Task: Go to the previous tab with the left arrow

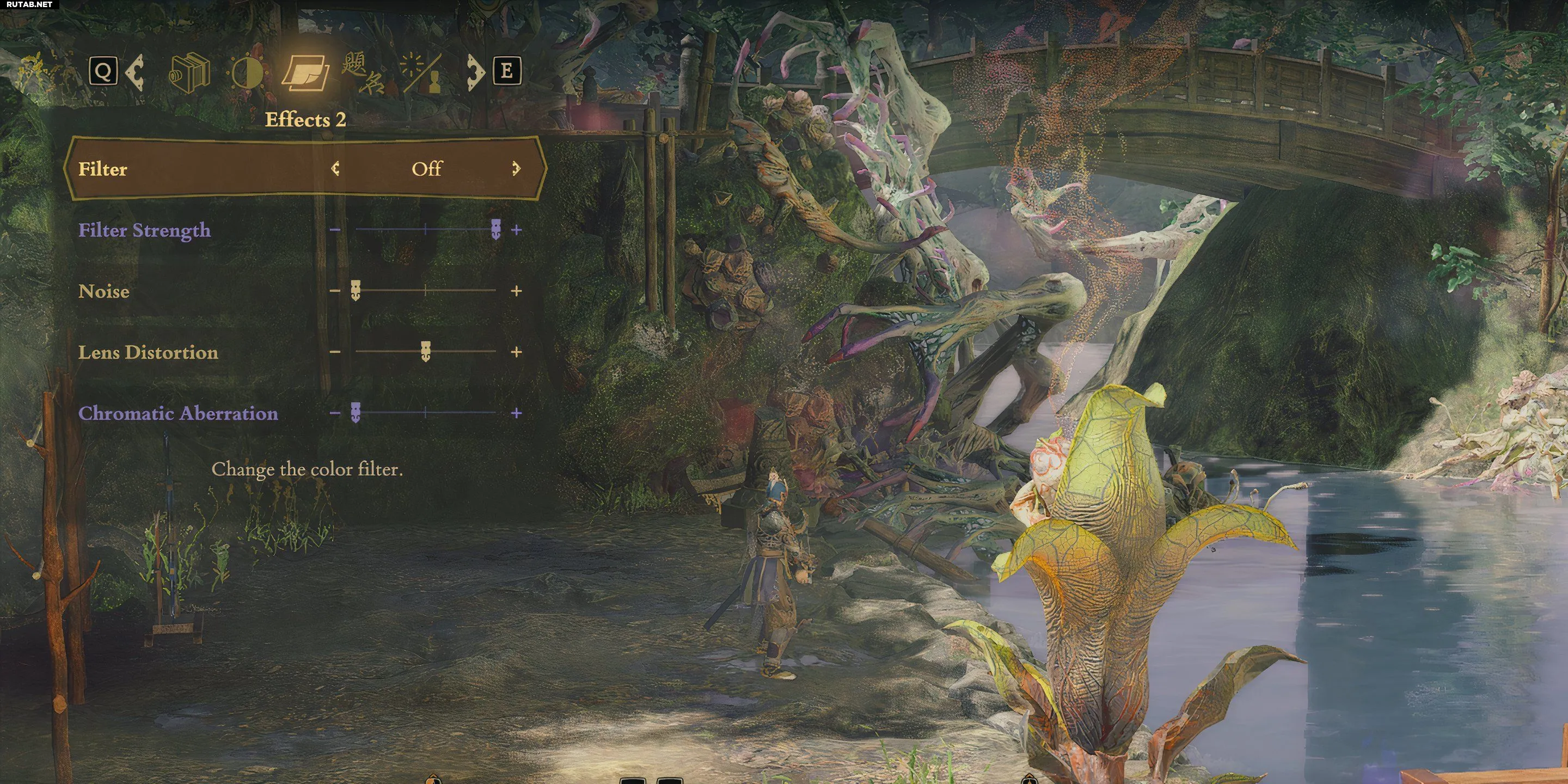Action: [135, 72]
